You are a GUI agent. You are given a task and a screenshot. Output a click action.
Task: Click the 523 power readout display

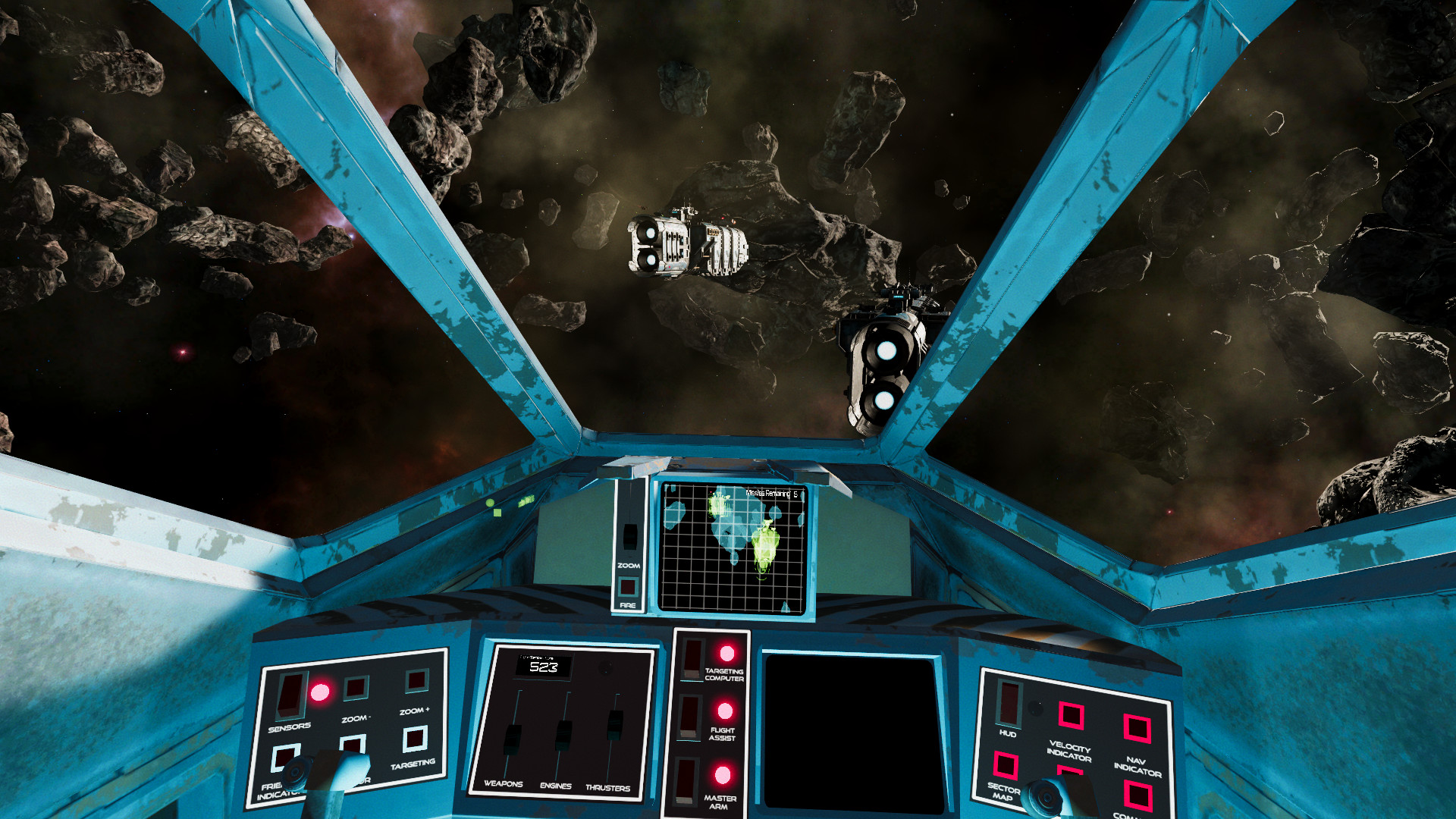(546, 664)
